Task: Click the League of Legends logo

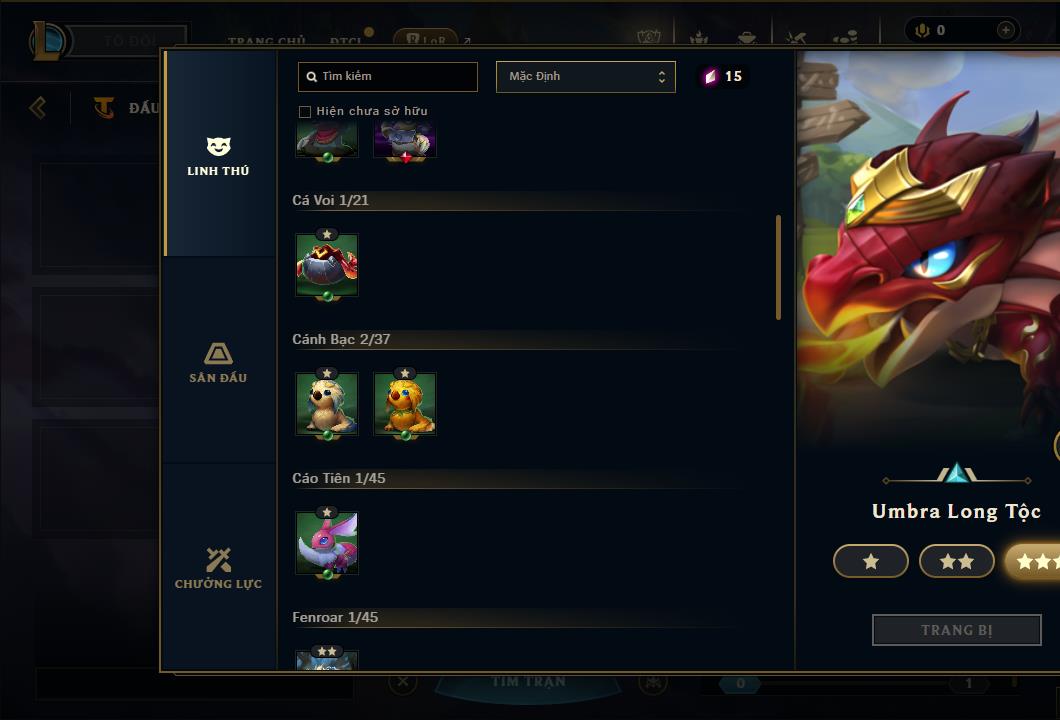Action: [48, 41]
